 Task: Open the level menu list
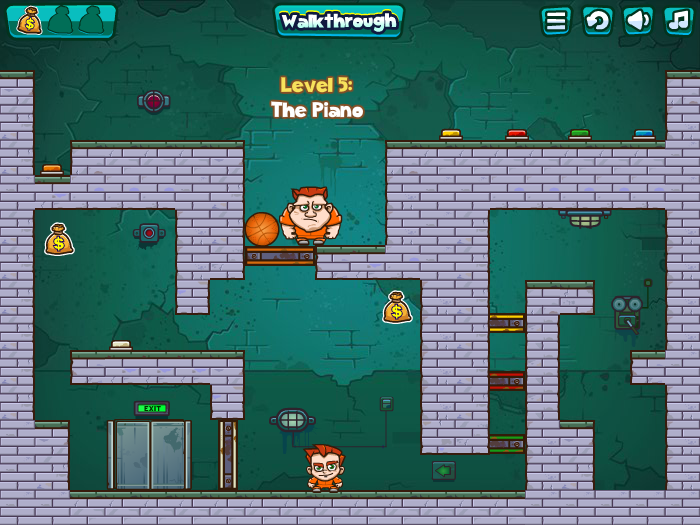pyautogui.click(x=556, y=21)
